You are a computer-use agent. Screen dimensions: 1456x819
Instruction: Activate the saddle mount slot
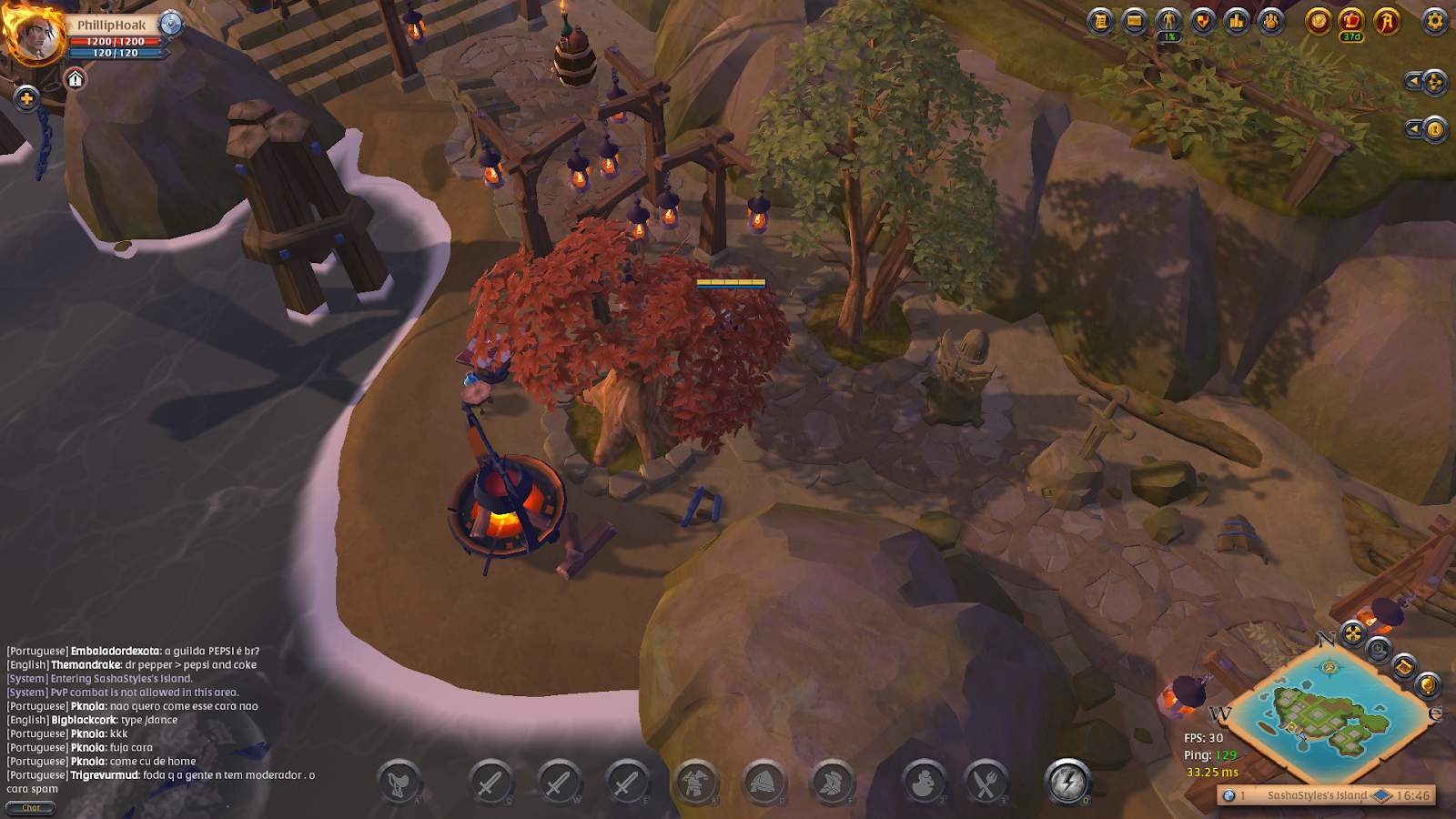[399, 783]
